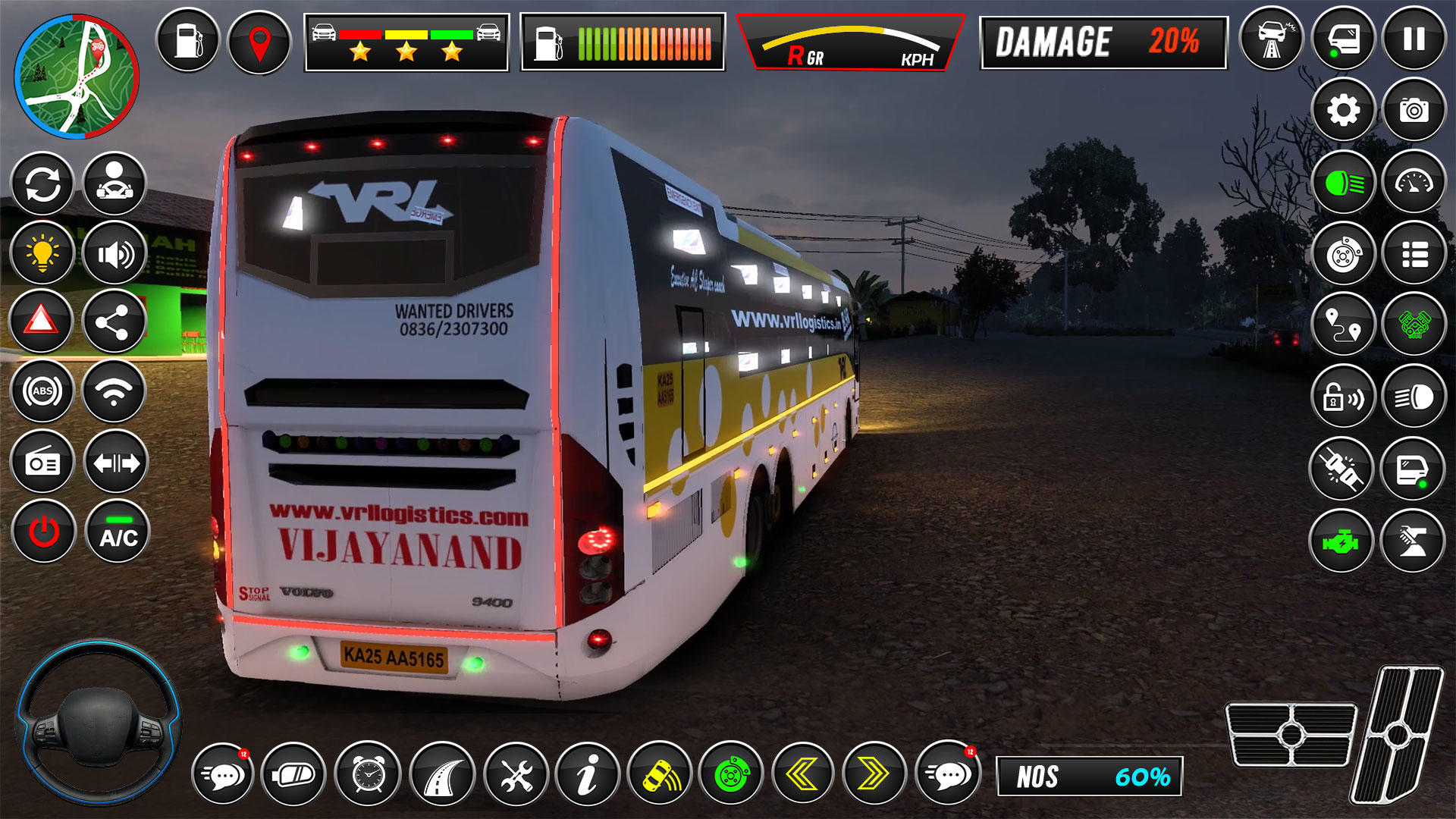Sound the horn speaker button
Viewport: 1456px width, 819px height.
(x=115, y=253)
